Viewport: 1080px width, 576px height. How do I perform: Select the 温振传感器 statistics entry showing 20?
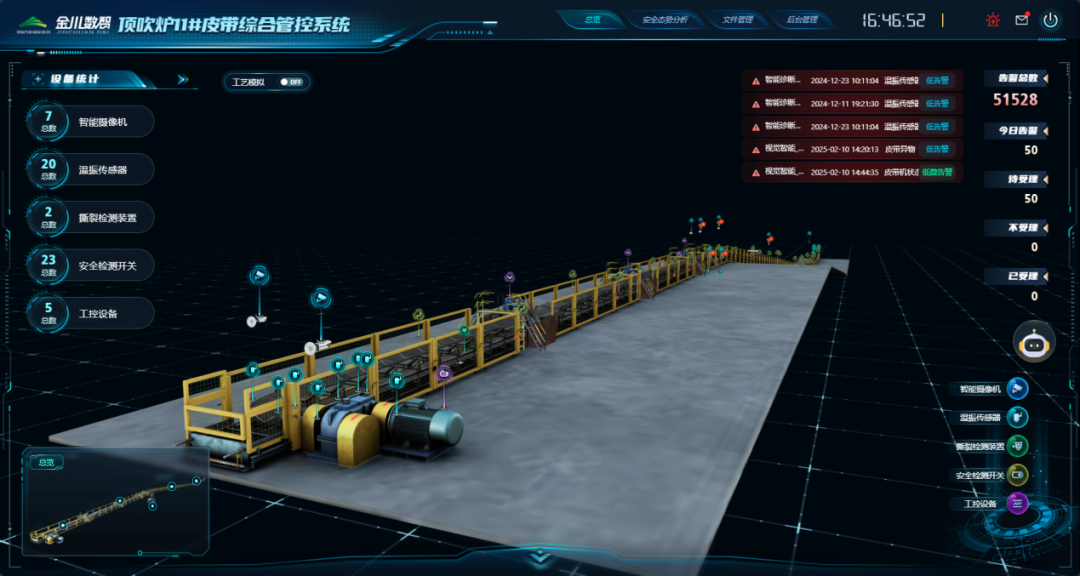(92, 170)
